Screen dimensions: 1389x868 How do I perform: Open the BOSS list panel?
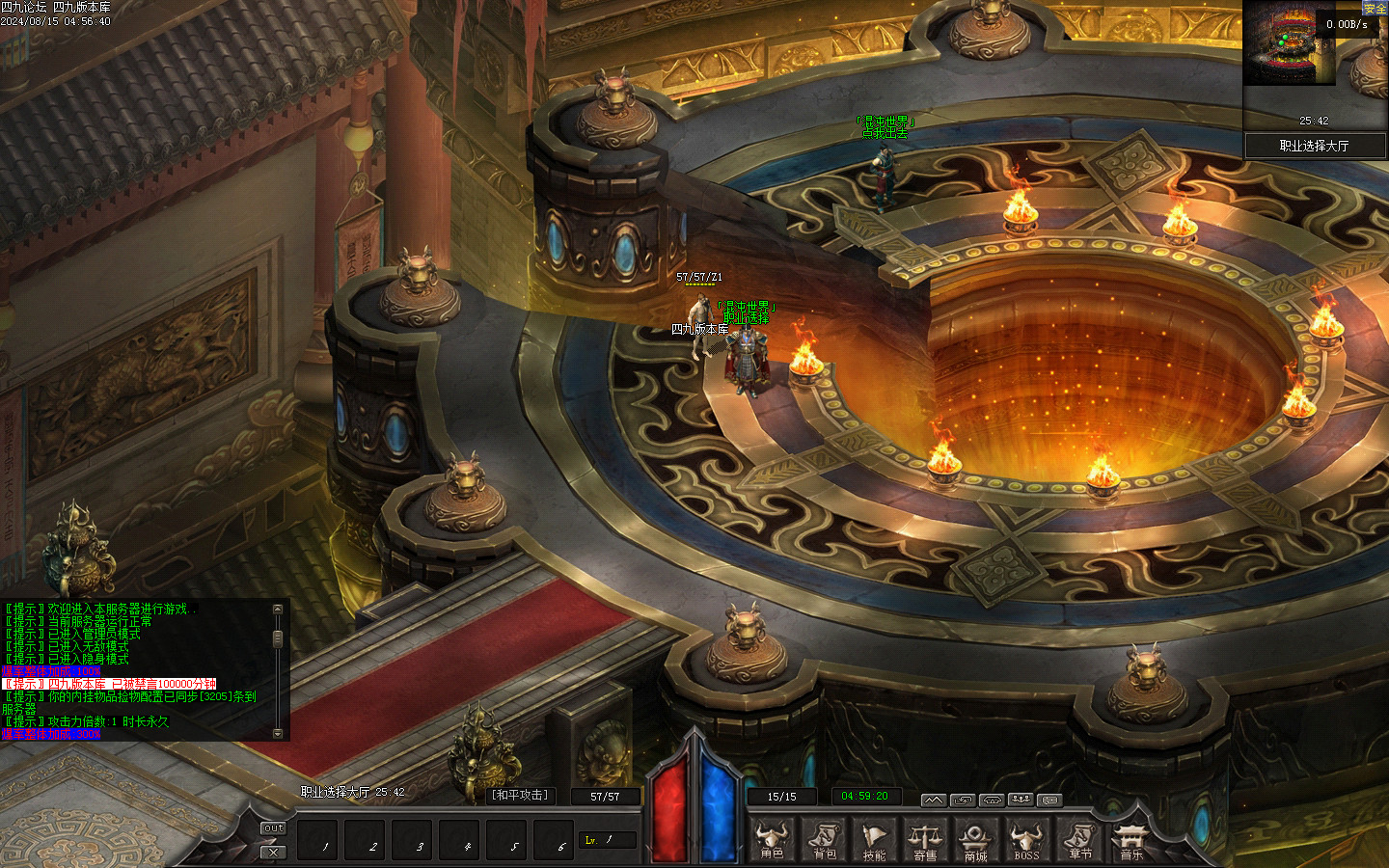(1026, 839)
